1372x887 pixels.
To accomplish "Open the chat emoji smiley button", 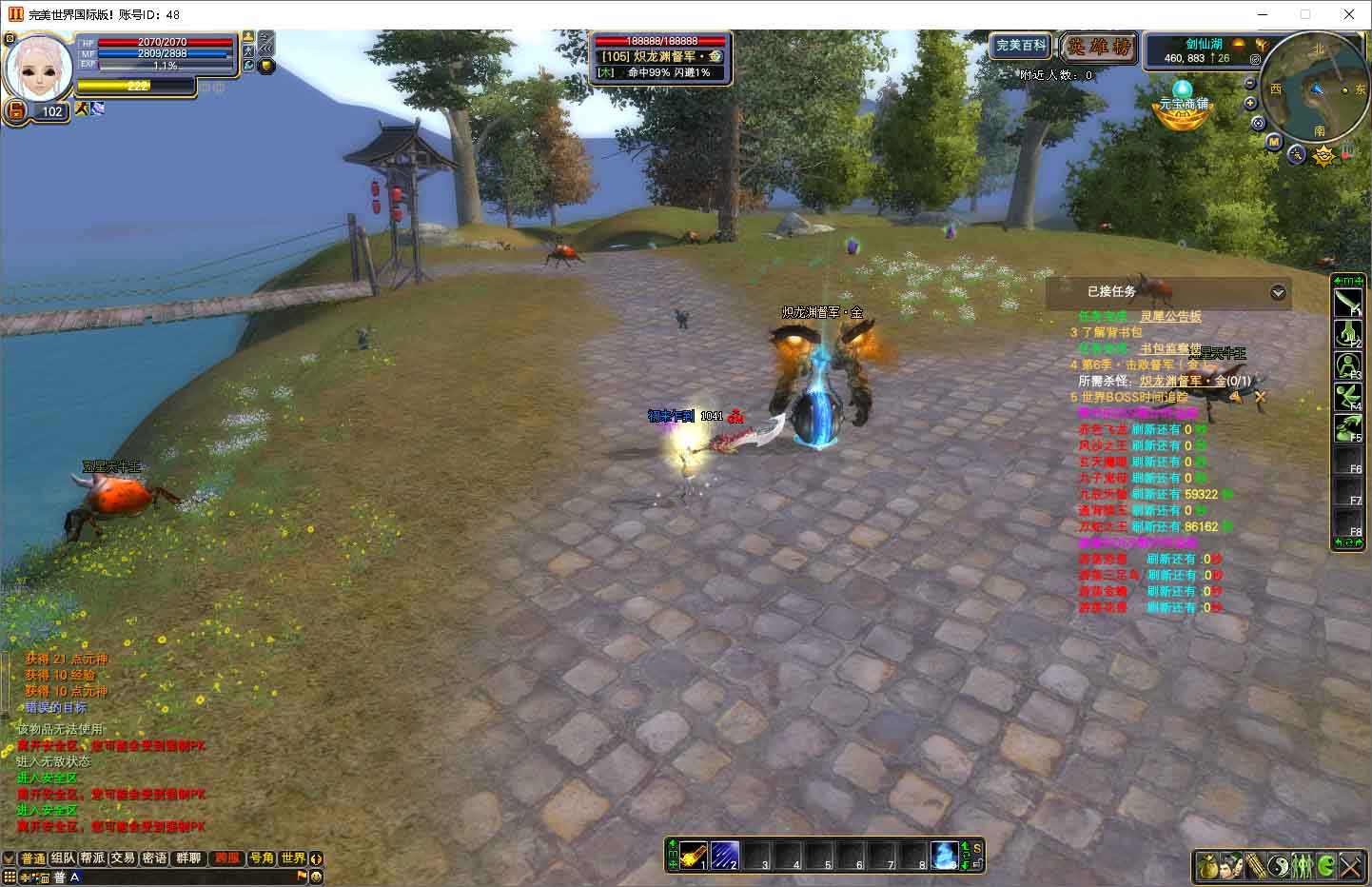I will (x=317, y=877).
